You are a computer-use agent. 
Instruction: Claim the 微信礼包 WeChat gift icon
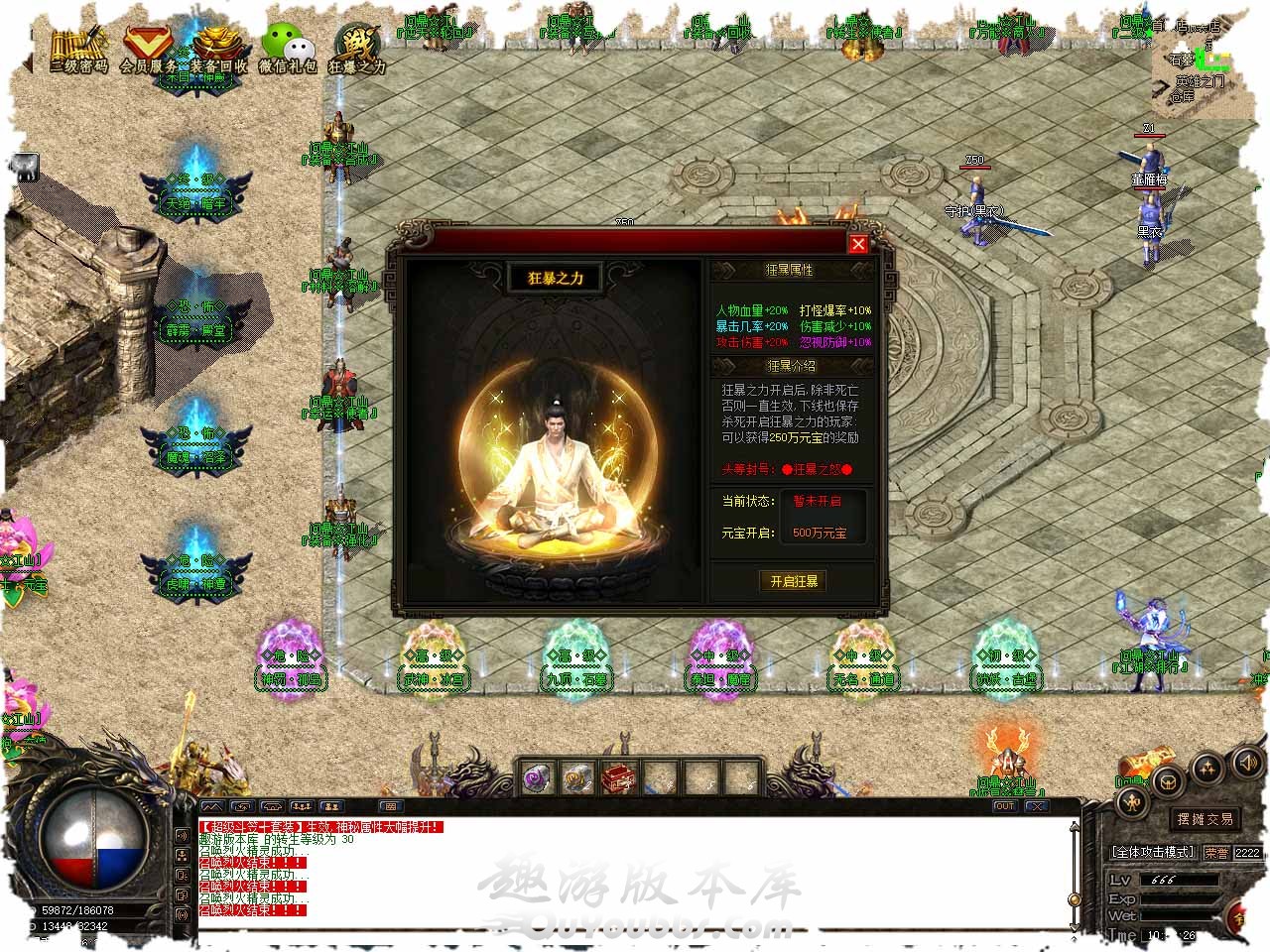tap(288, 50)
